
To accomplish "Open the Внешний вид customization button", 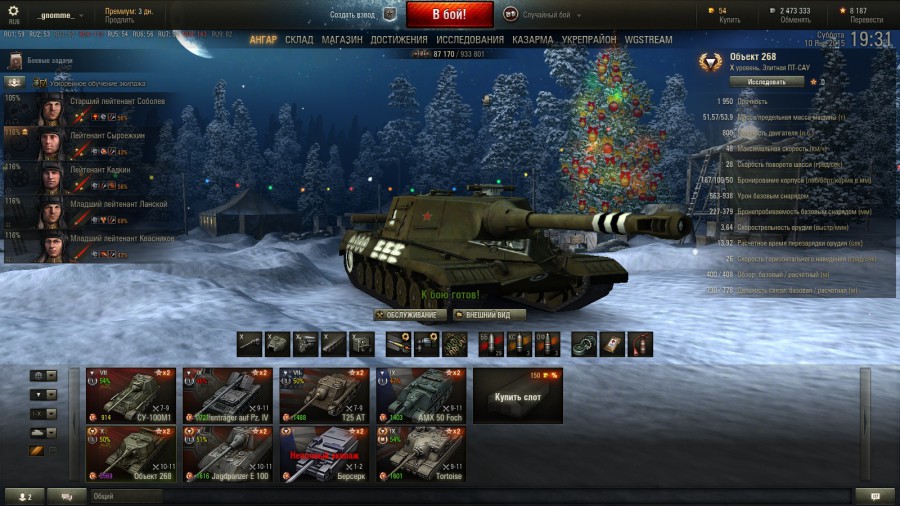I will coord(489,315).
